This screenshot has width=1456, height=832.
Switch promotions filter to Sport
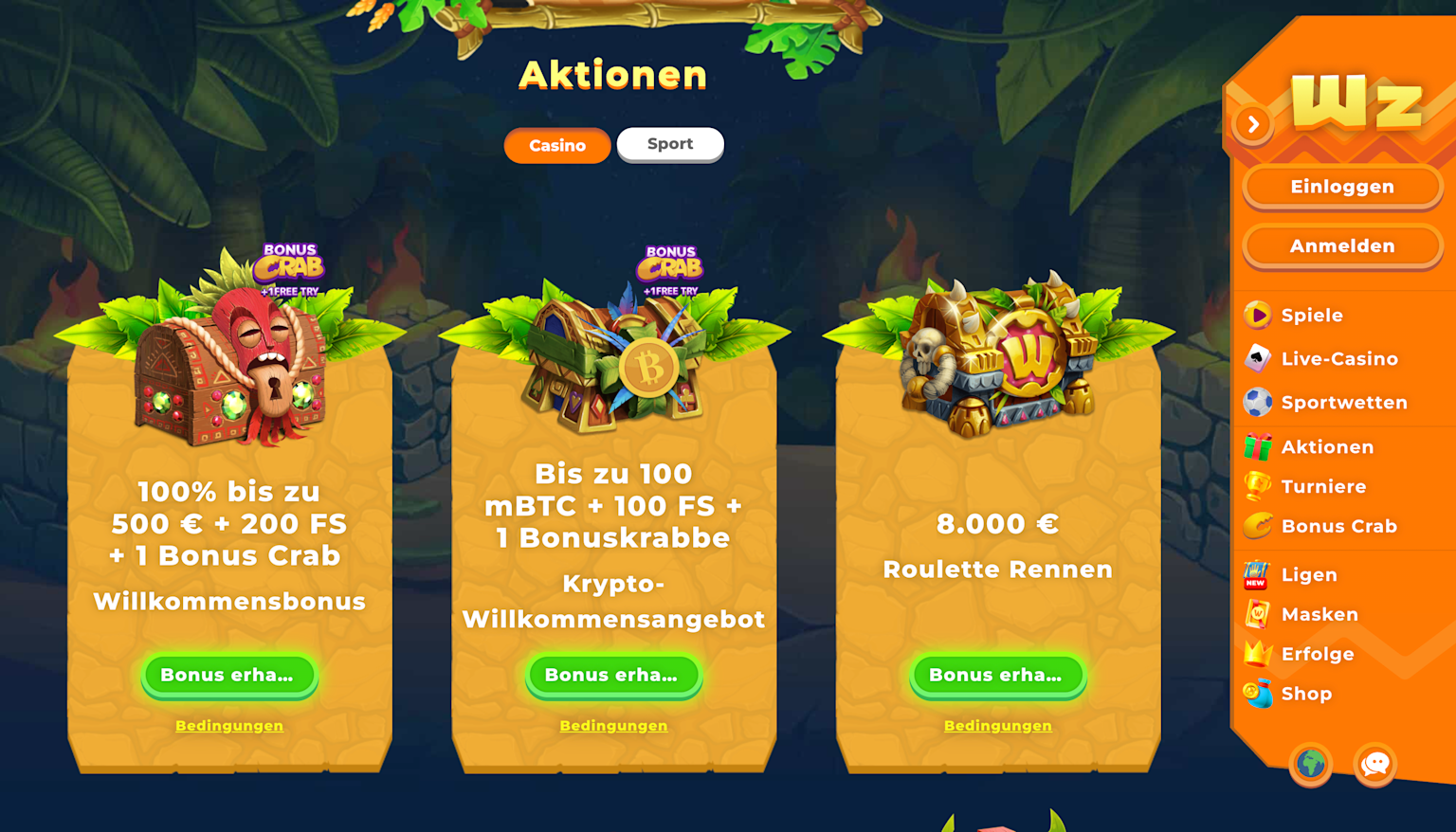coord(670,144)
